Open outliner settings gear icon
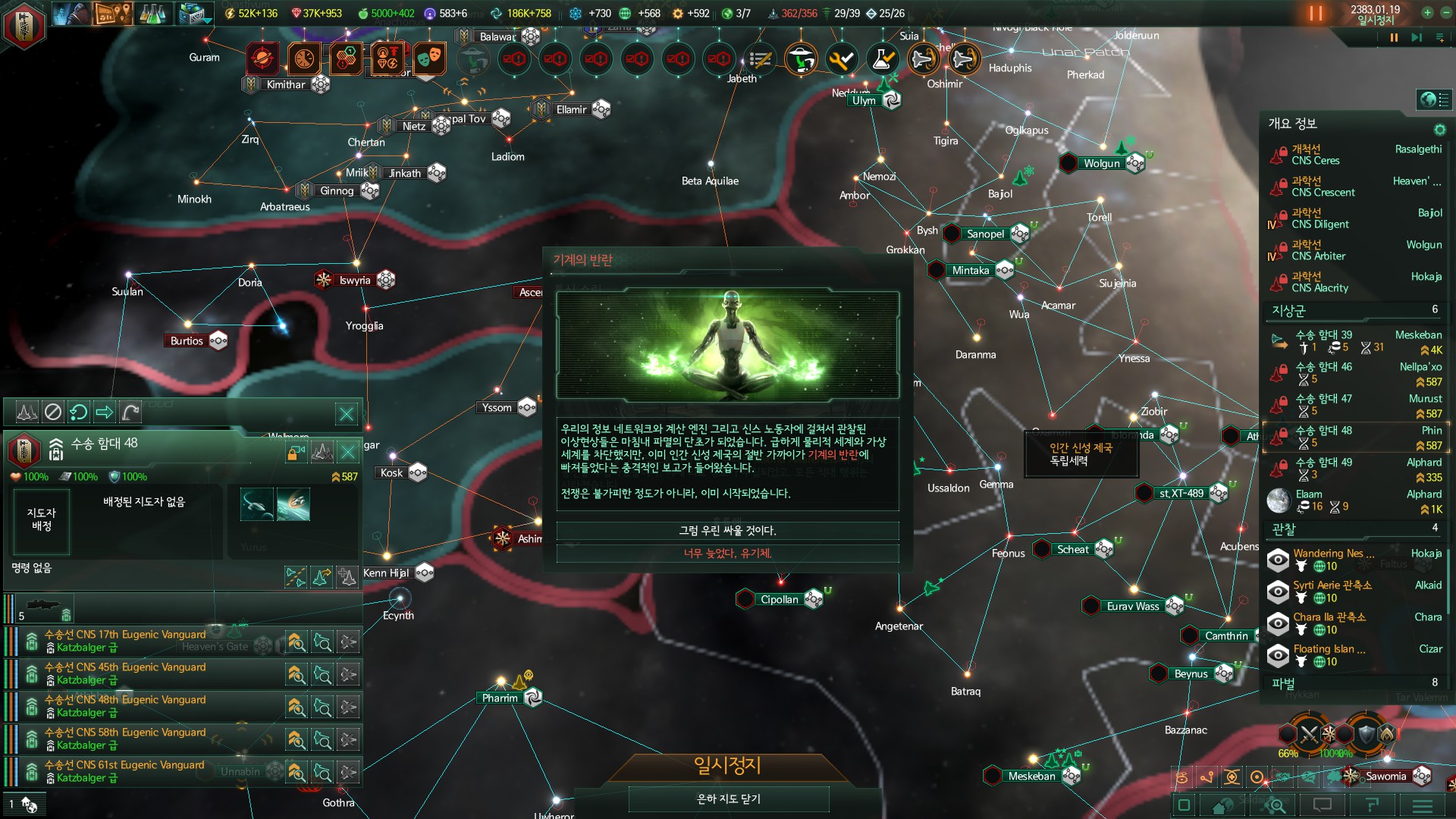This screenshot has height=819, width=1456. pyautogui.click(x=1439, y=130)
